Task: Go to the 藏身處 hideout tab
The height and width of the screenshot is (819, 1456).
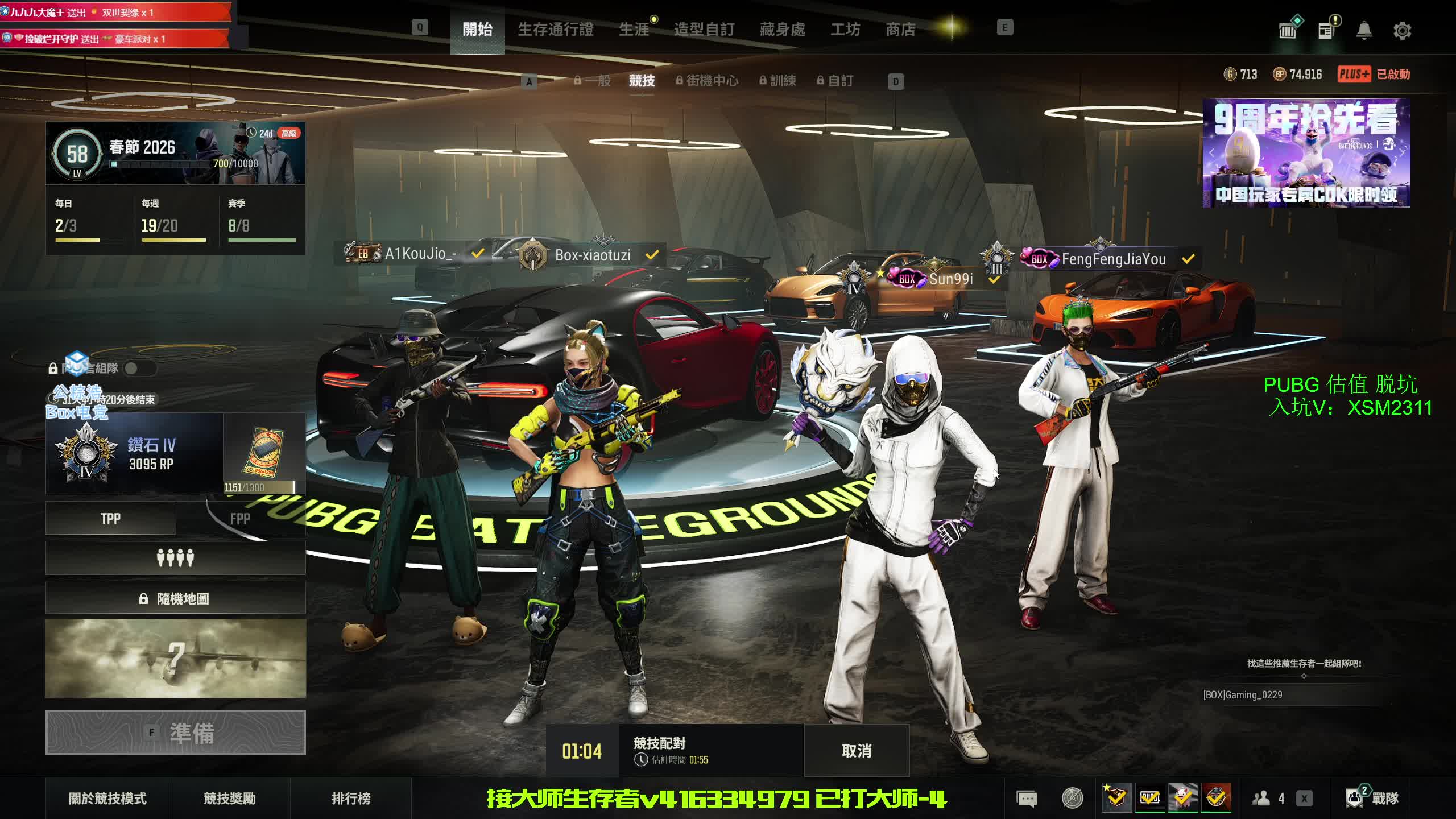Action: [x=782, y=30]
